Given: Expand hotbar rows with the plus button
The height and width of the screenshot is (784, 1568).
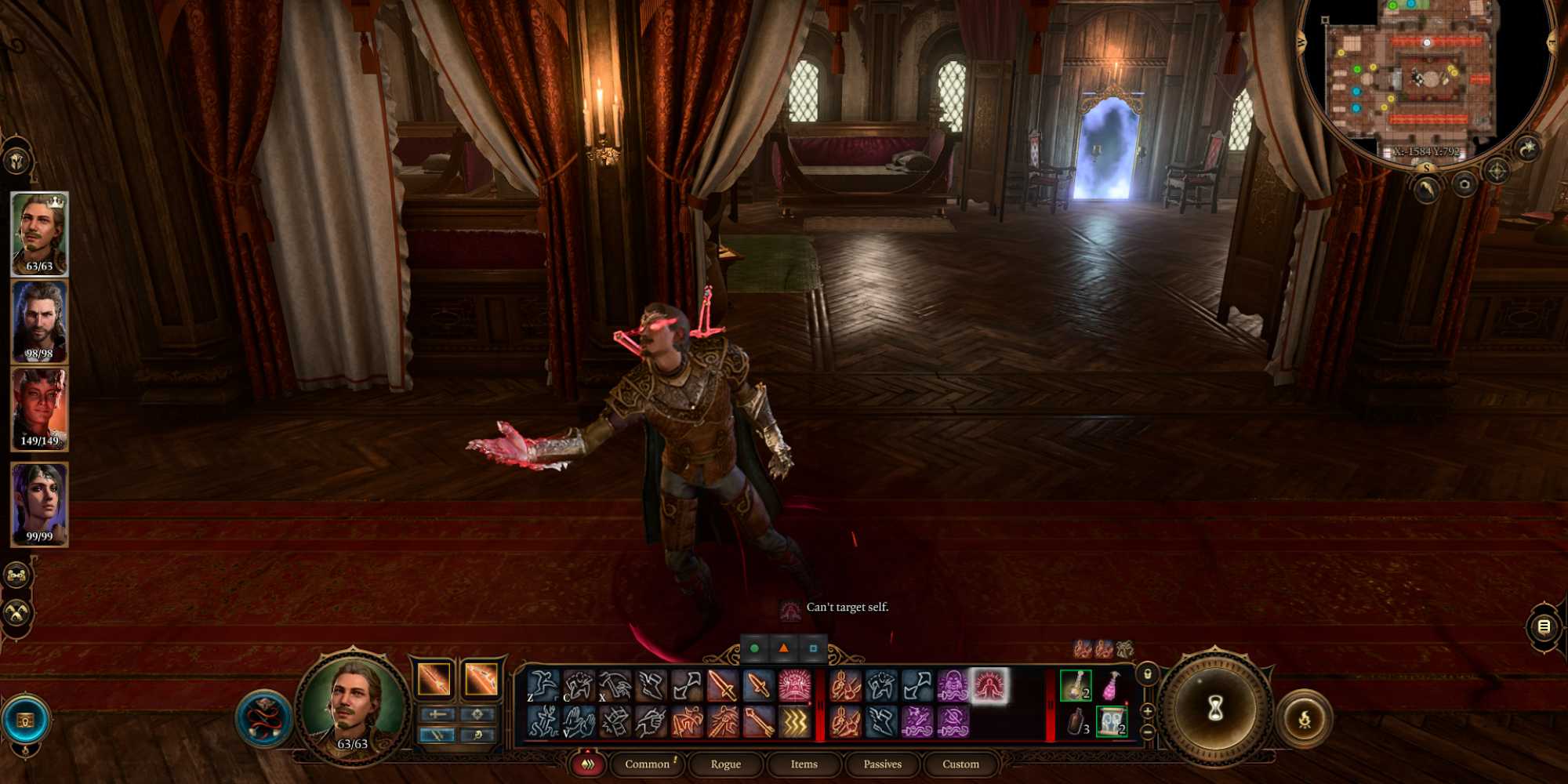Looking at the screenshot, I should pyautogui.click(x=1147, y=712).
